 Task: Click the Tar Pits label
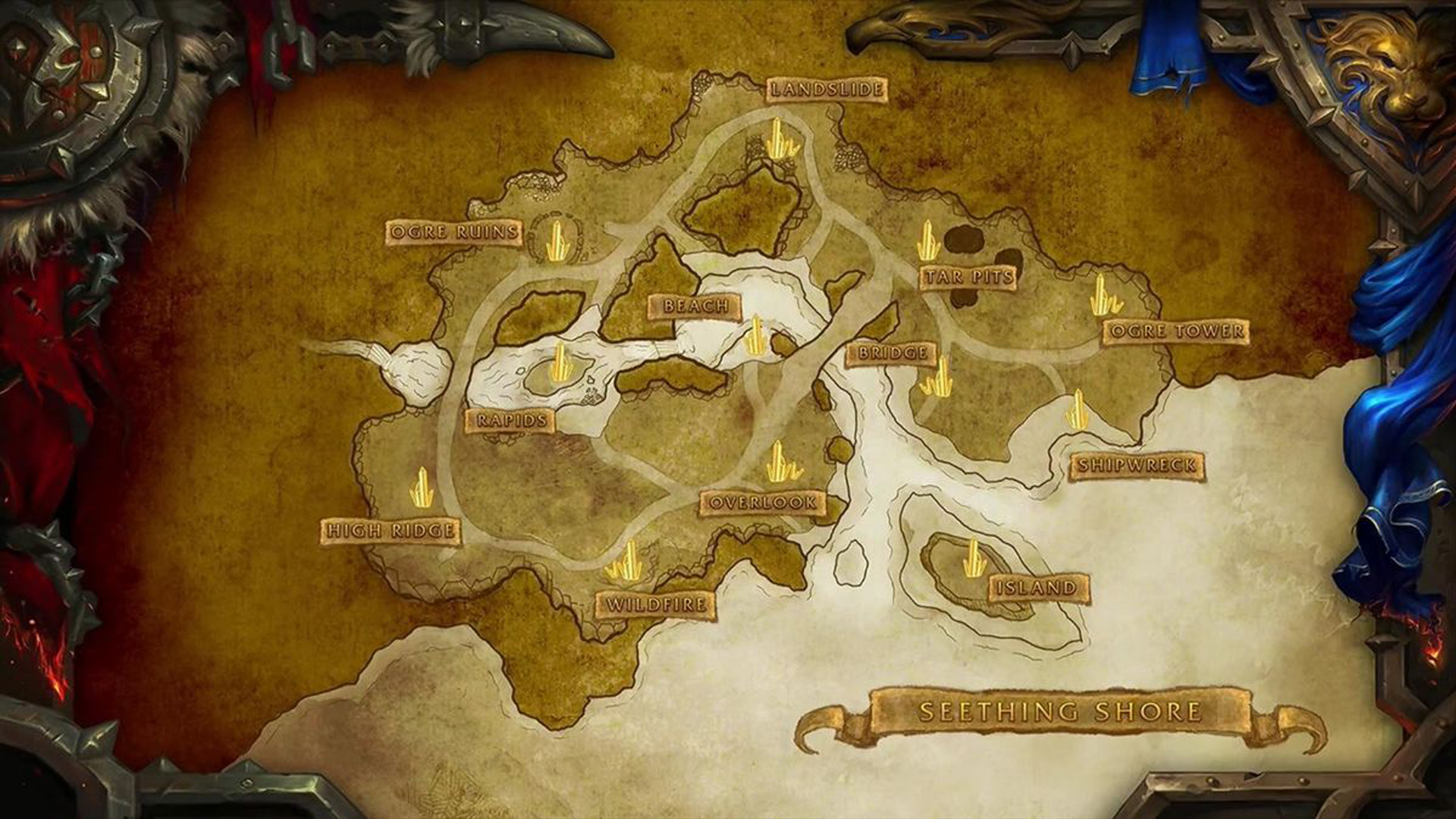pos(967,278)
